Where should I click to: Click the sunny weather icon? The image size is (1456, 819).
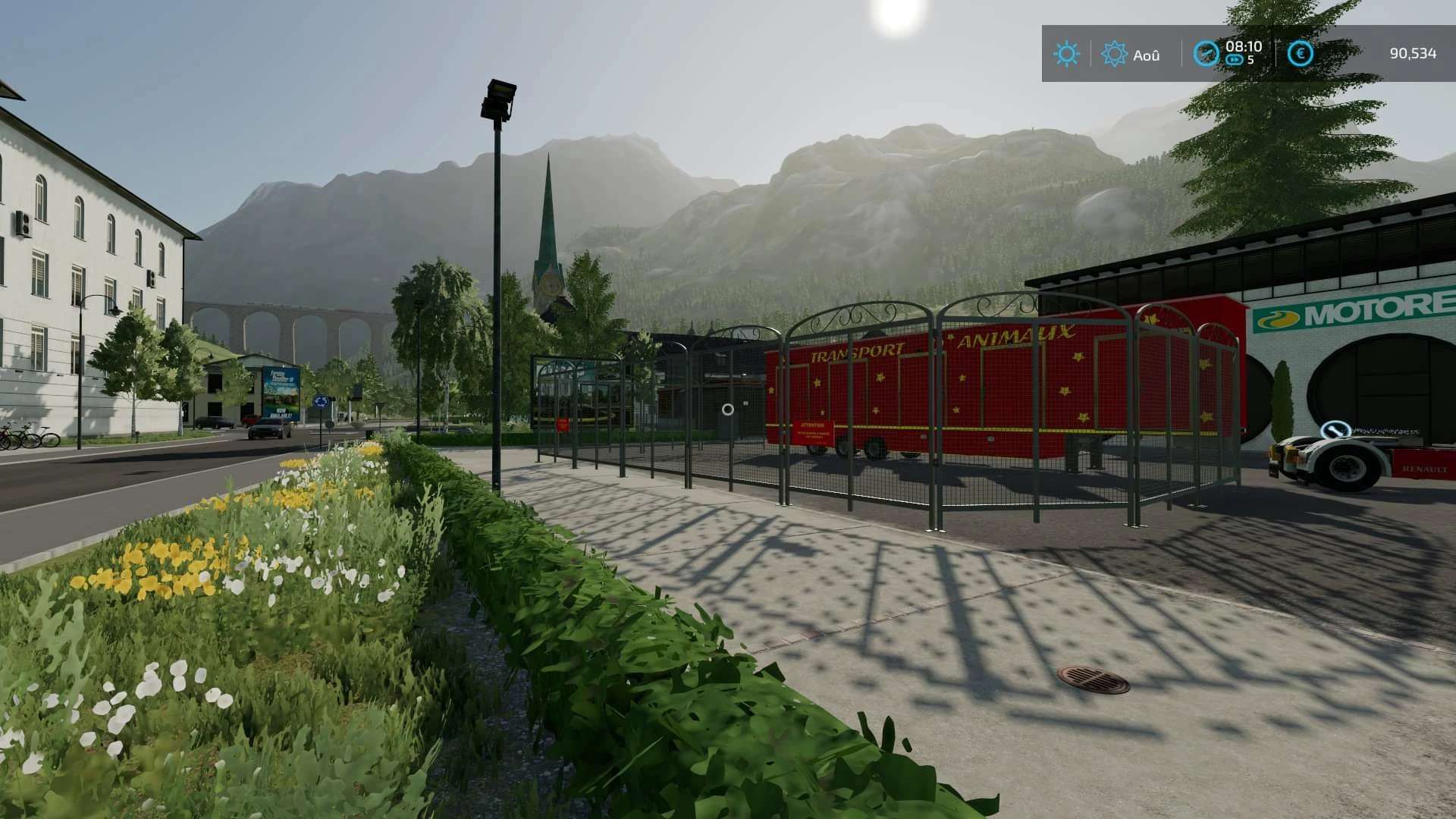point(1066,54)
